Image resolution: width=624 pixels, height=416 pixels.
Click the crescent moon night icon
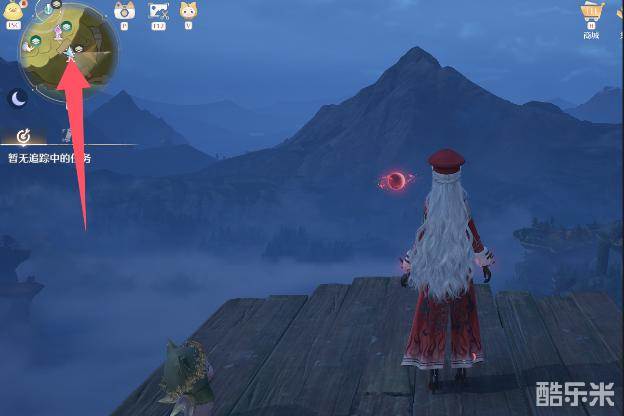coord(18,98)
